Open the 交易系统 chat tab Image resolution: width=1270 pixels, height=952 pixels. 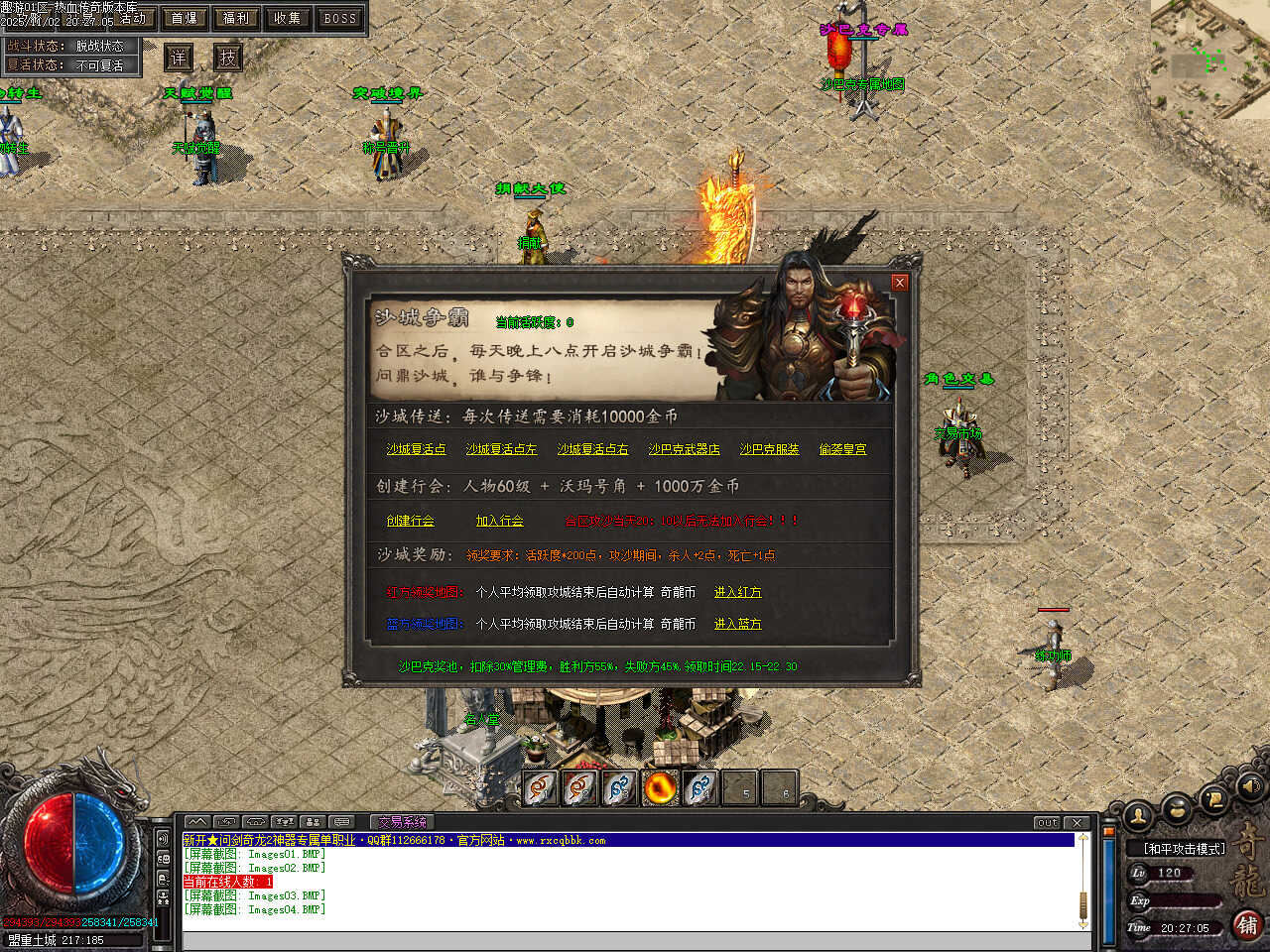(402, 822)
